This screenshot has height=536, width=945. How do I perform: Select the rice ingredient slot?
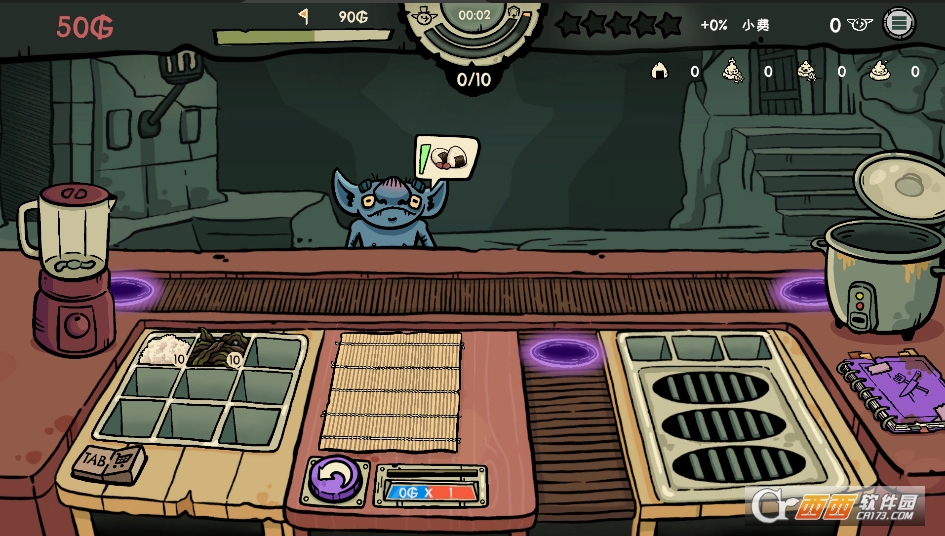[x=164, y=351]
